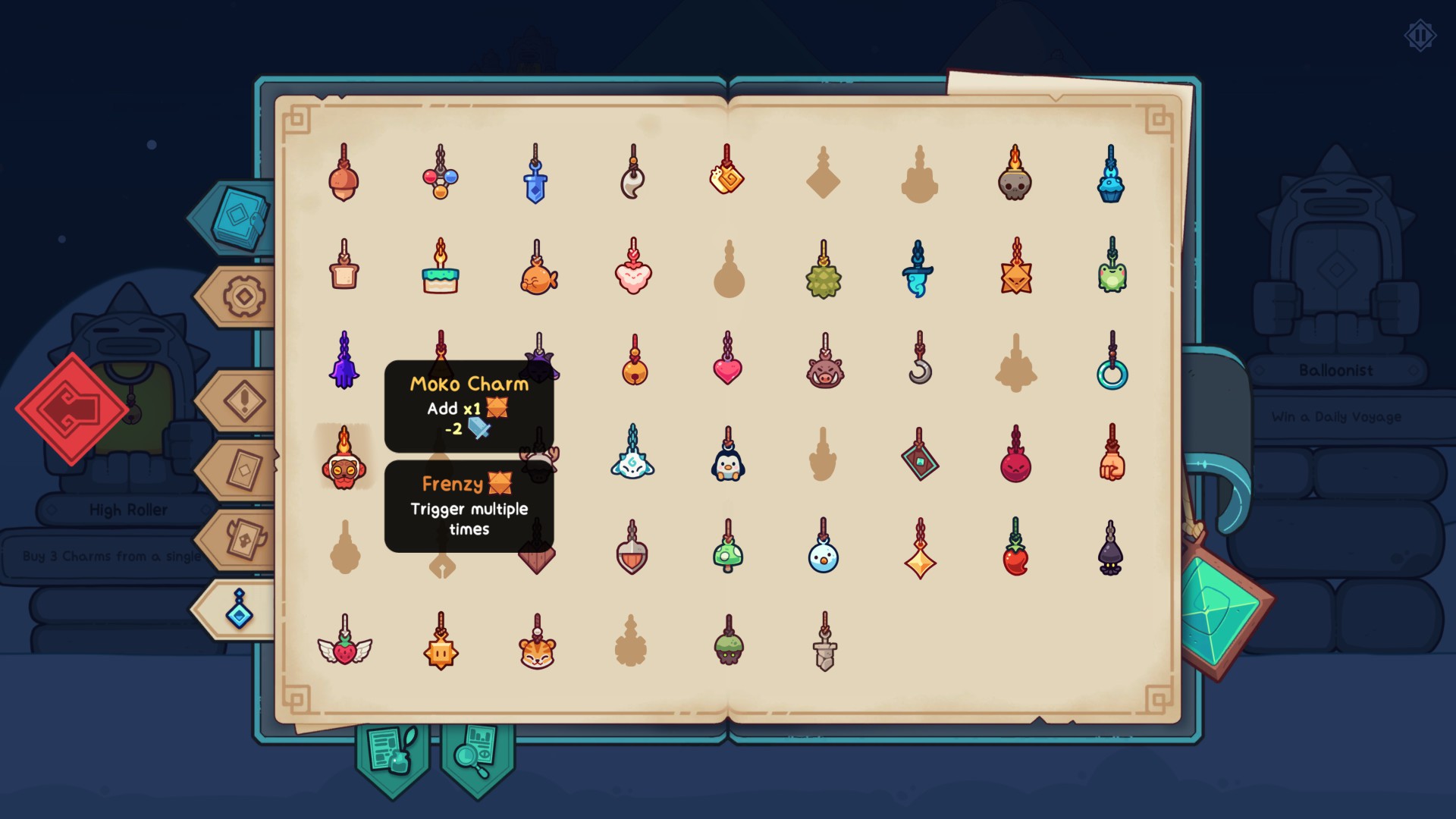The width and height of the screenshot is (1456, 819).
Task: Select the pink heart charm
Action: click(x=728, y=370)
